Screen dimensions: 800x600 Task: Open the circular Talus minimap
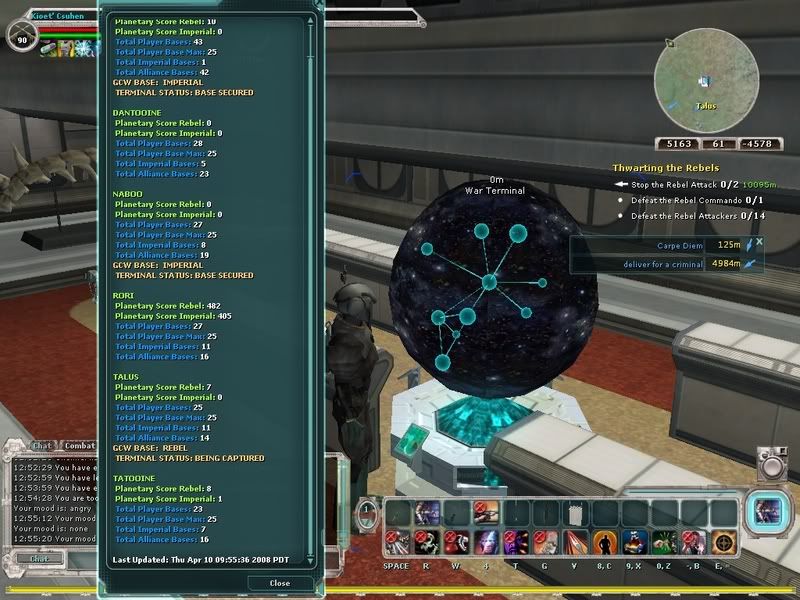pyautogui.click(x=706, y=81)
